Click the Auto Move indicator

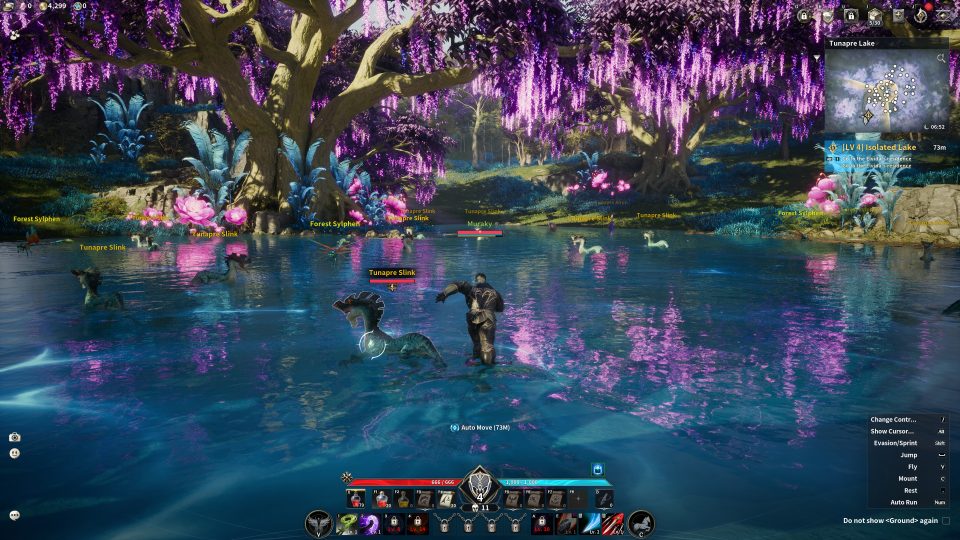tap(480, 427)
